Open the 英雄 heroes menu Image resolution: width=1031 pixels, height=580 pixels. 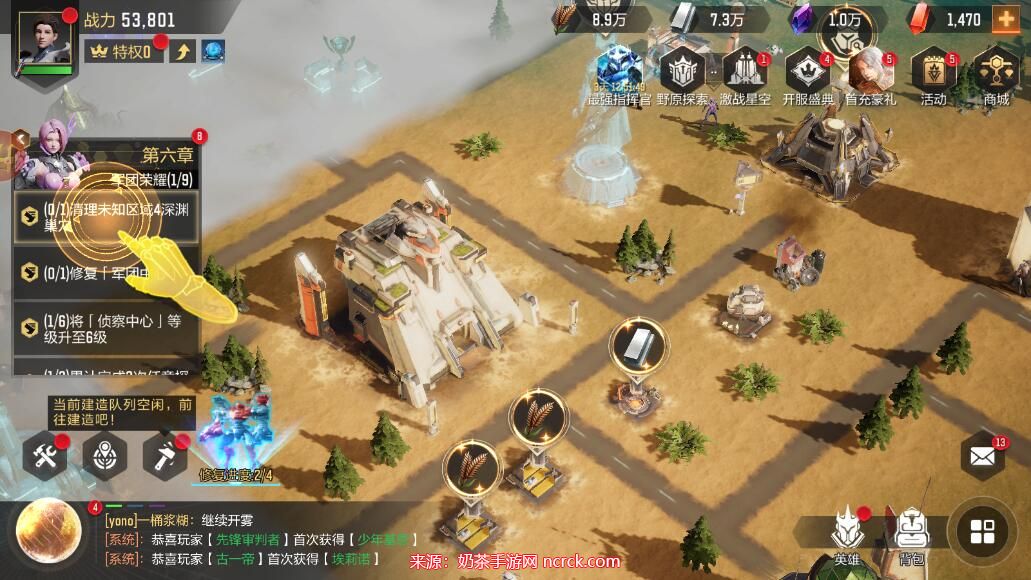847,534
